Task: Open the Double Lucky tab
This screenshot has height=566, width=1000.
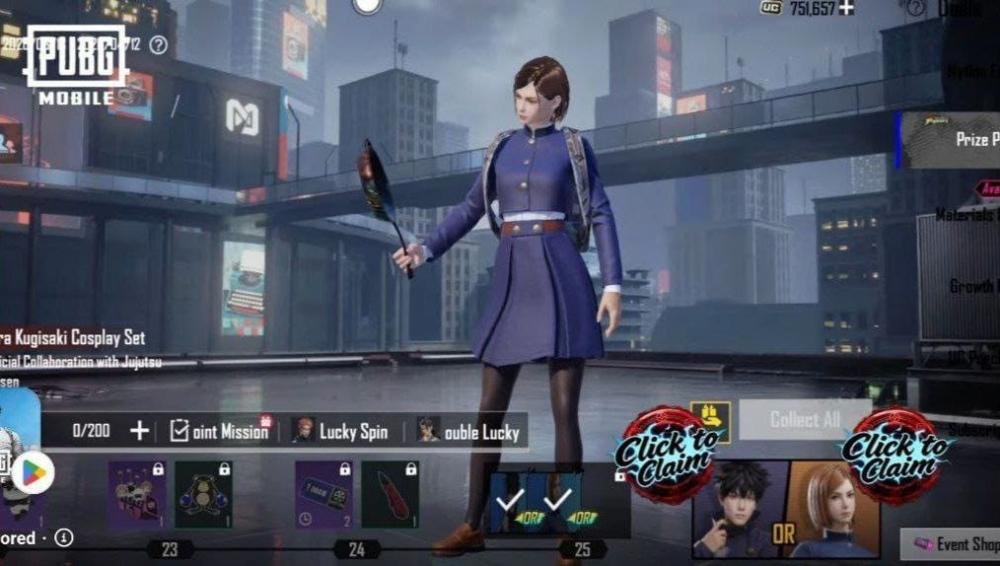Action: coord(470,431)
